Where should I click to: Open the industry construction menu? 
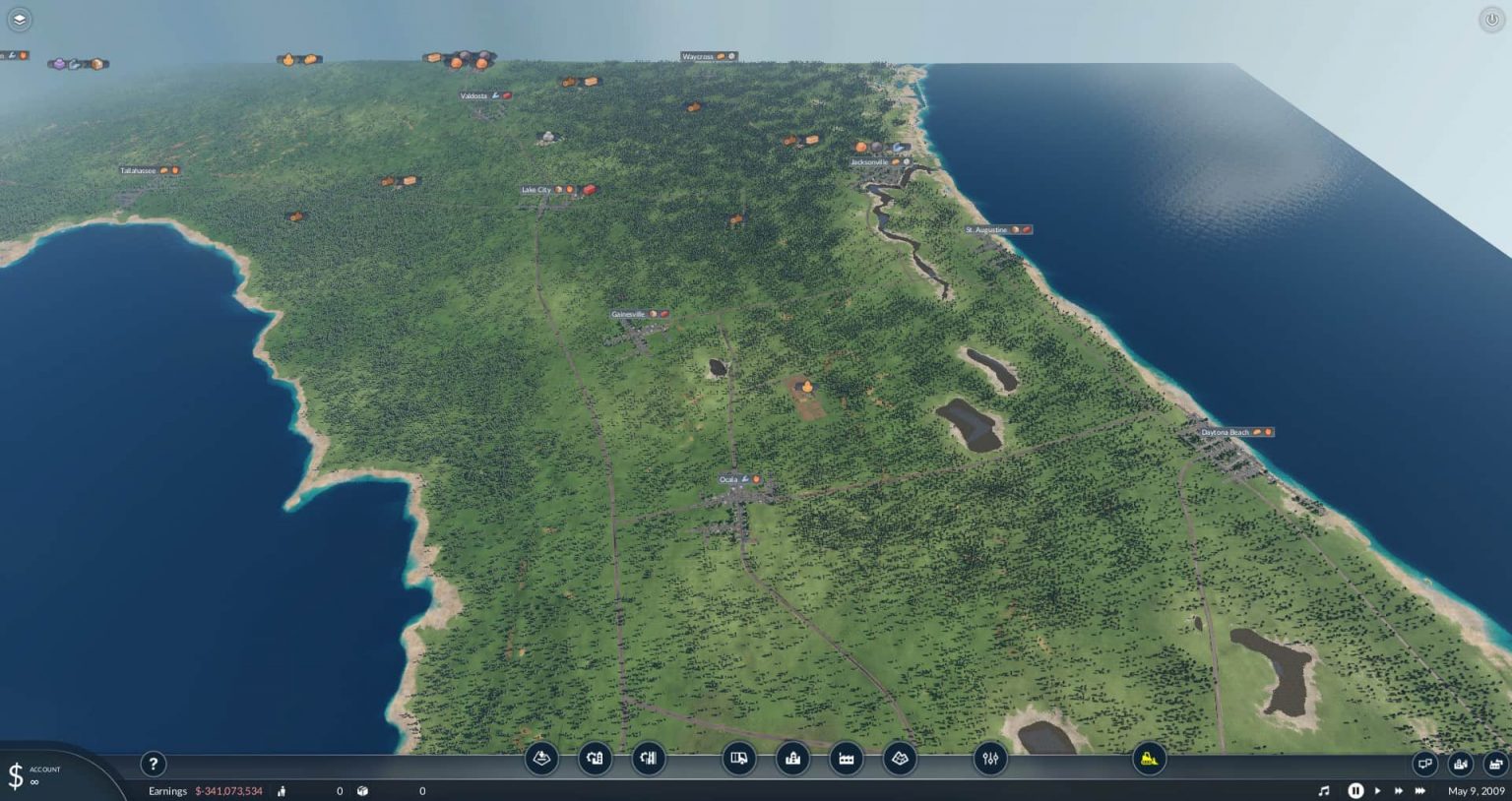click(x=846, y=759)
